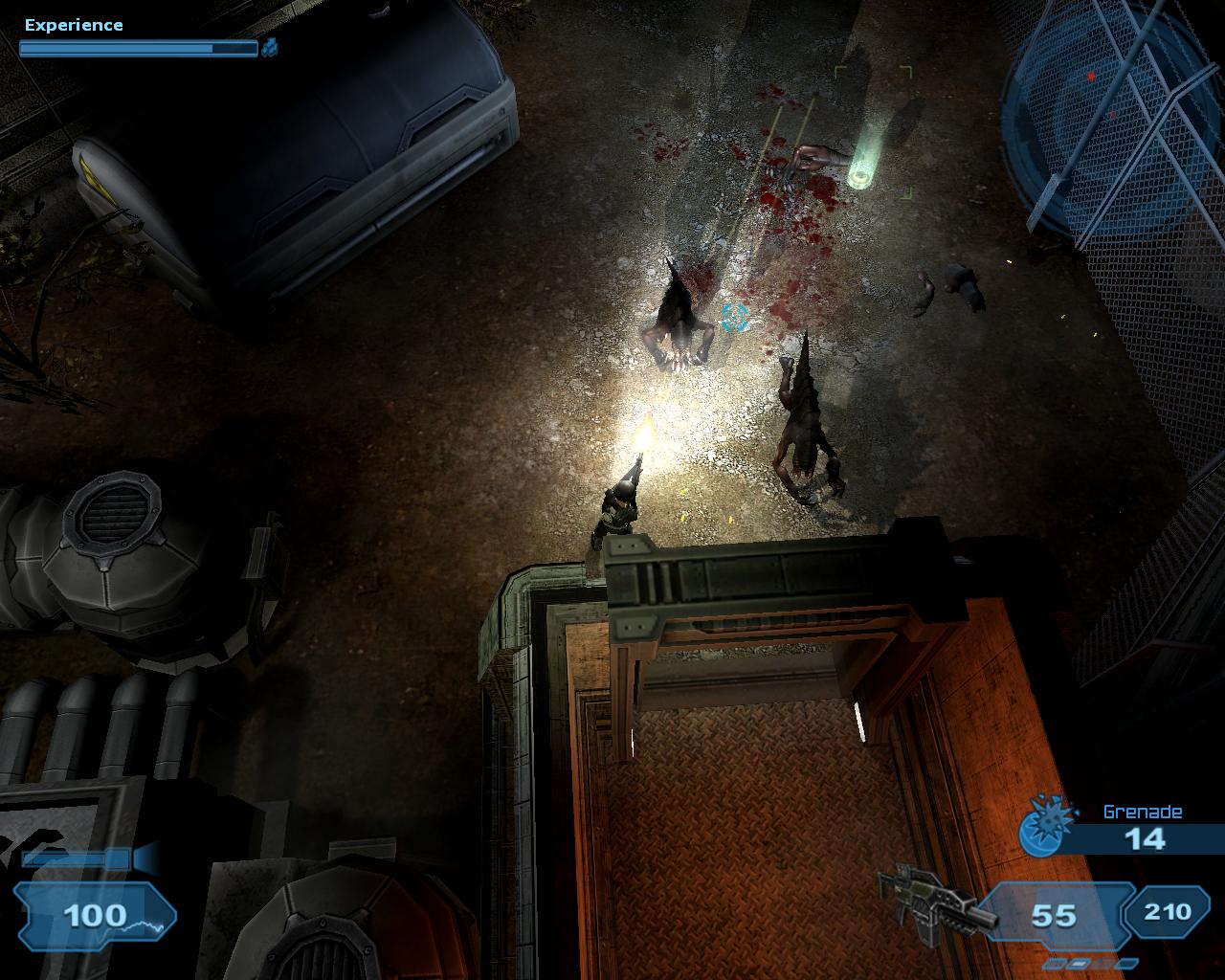Click the upgrade icon beside Experience bar
This screenshot has width=1225, height=980.
tap(270, 46)
